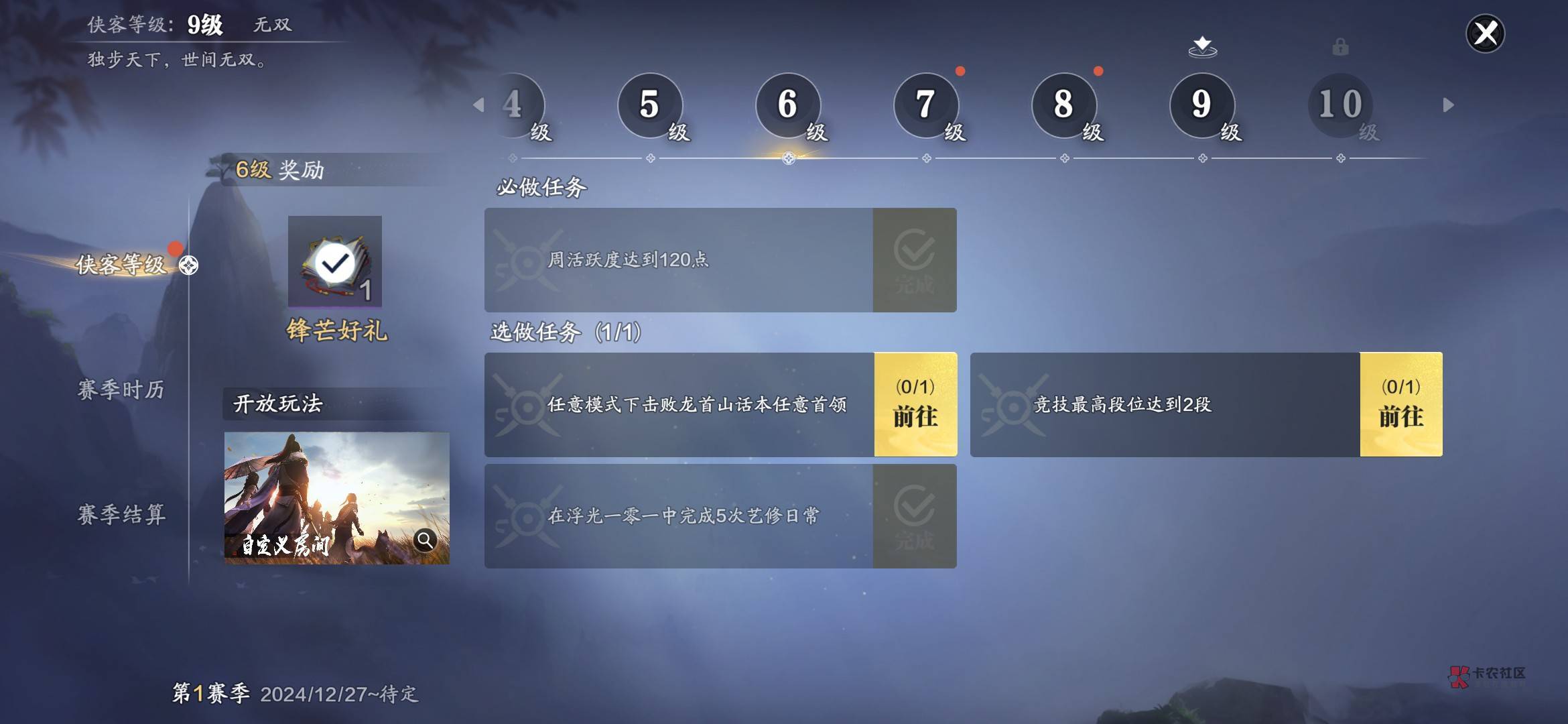Show later levels with right arrow
The height and width of the screenshot is (724, 1568).
pos(1448,105)
